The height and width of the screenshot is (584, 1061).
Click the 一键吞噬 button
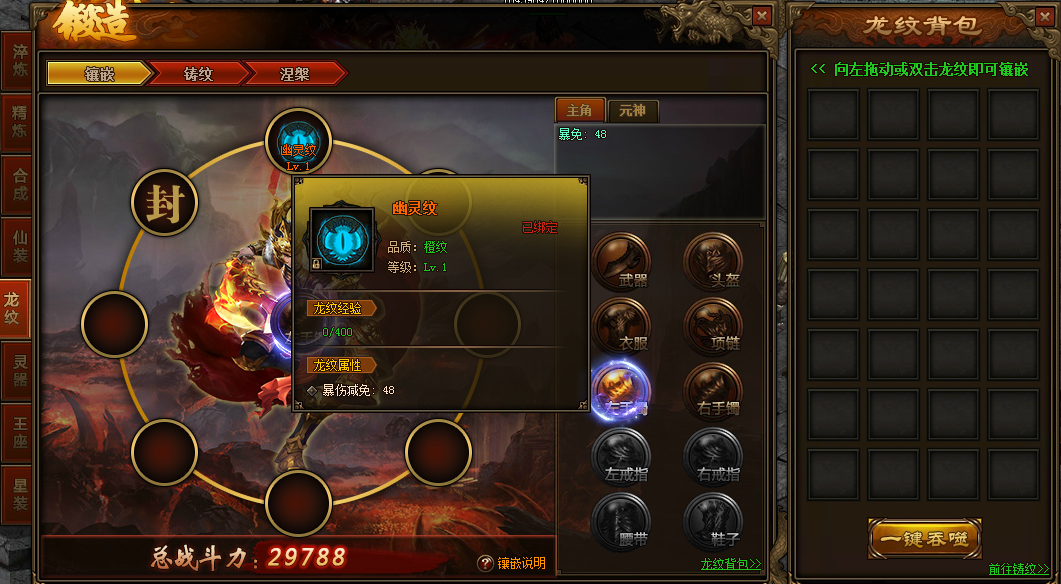point(924,538)
